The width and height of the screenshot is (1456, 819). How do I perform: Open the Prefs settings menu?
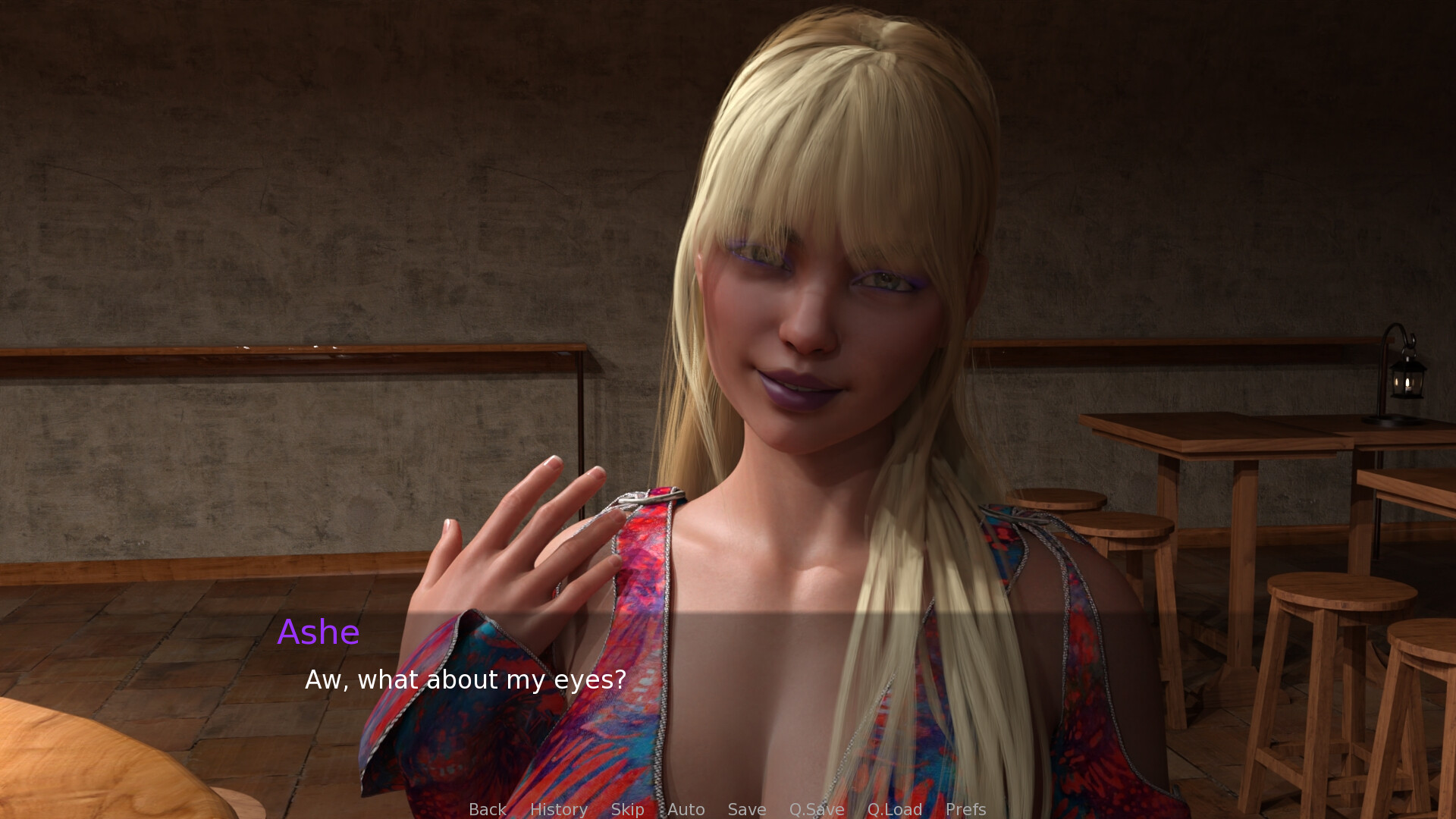[x=965, y=809]
